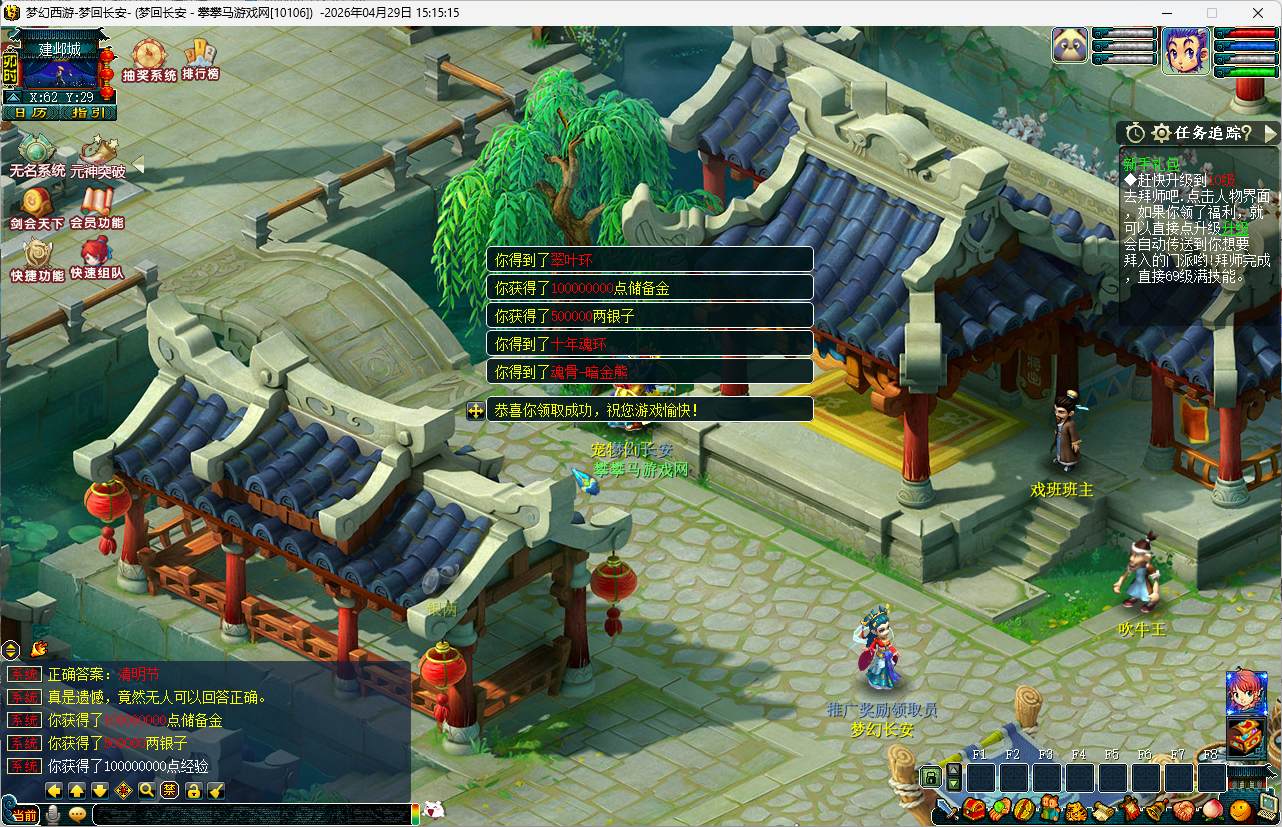Open the 无名系统 feature icon

(37, 154)
